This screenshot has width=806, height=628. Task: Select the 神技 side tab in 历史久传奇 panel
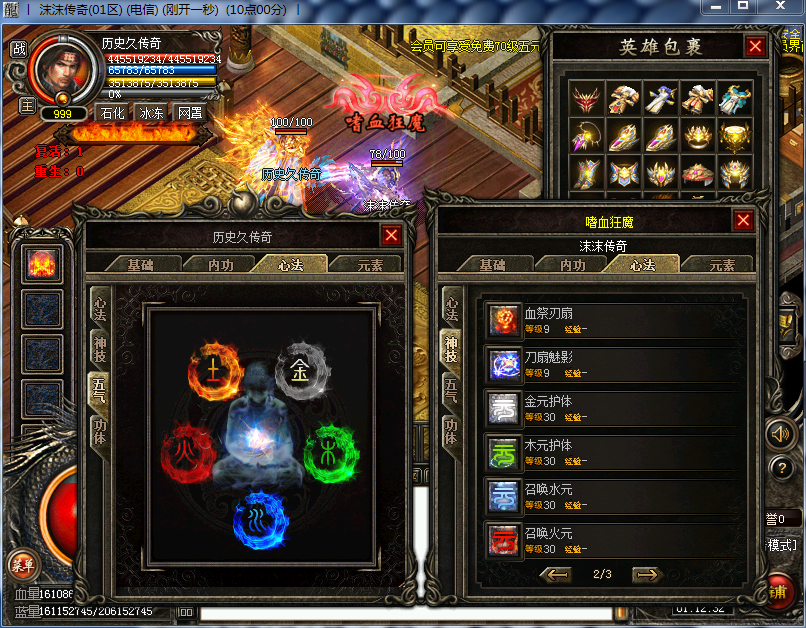coord(100,349)
